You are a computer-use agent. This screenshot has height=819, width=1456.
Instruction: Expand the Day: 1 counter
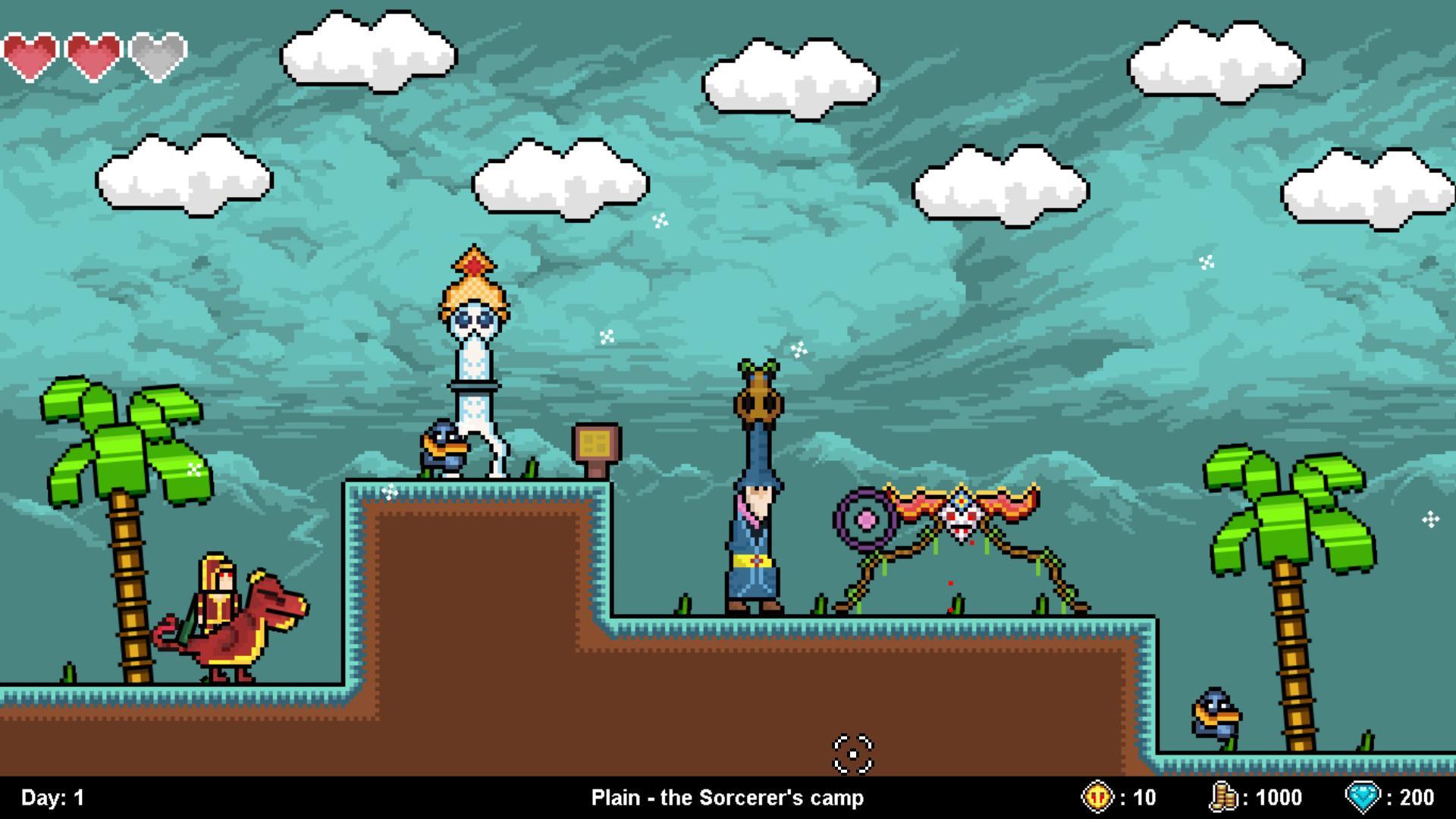click(x=52, y=797)
